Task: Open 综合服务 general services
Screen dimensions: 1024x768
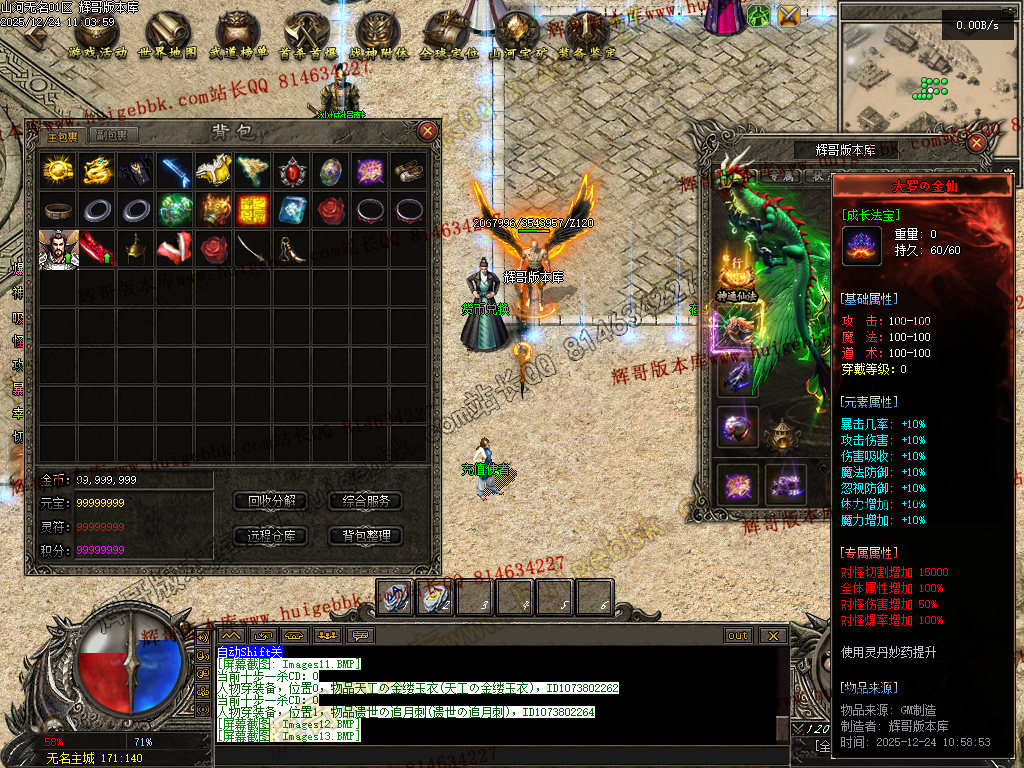Action: (x=365, y=501)
